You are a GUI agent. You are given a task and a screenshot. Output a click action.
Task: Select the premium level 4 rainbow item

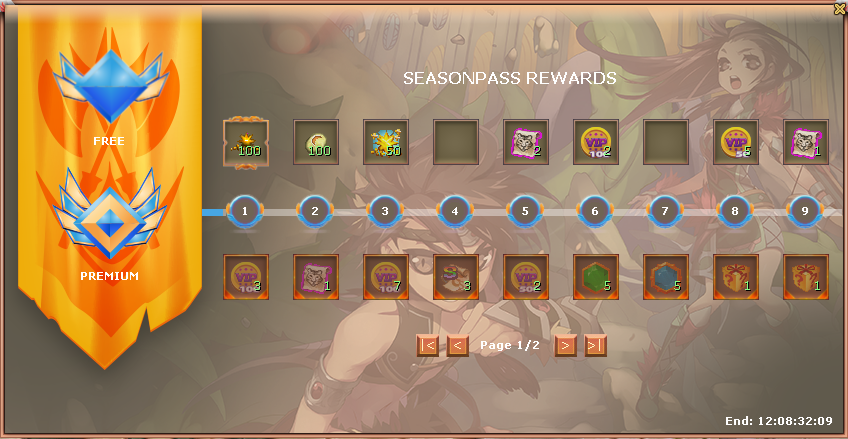click(x=456, y=277)
